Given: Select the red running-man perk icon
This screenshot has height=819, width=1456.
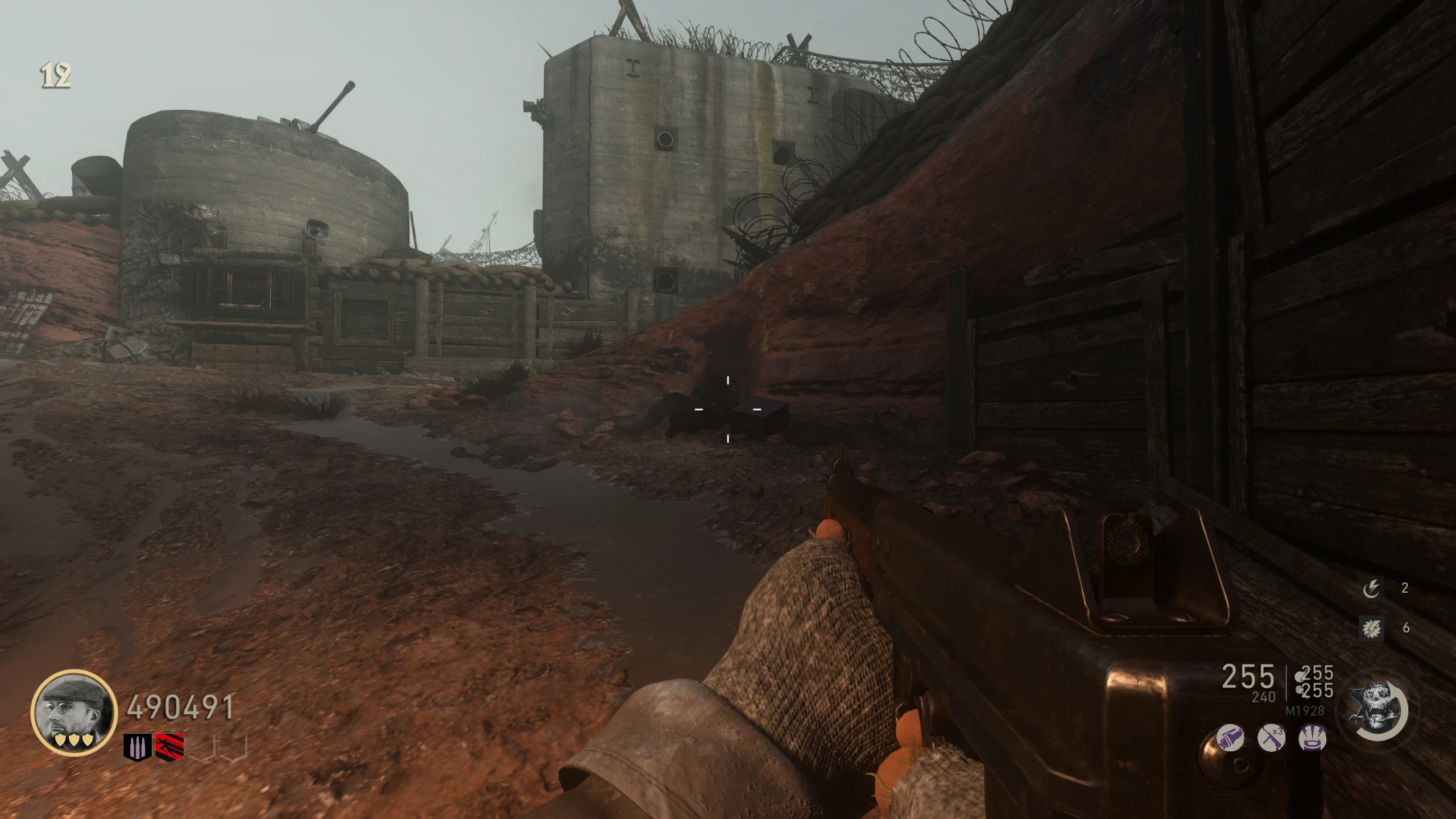Looking at the screenshot, I should (x=169, y=747).
